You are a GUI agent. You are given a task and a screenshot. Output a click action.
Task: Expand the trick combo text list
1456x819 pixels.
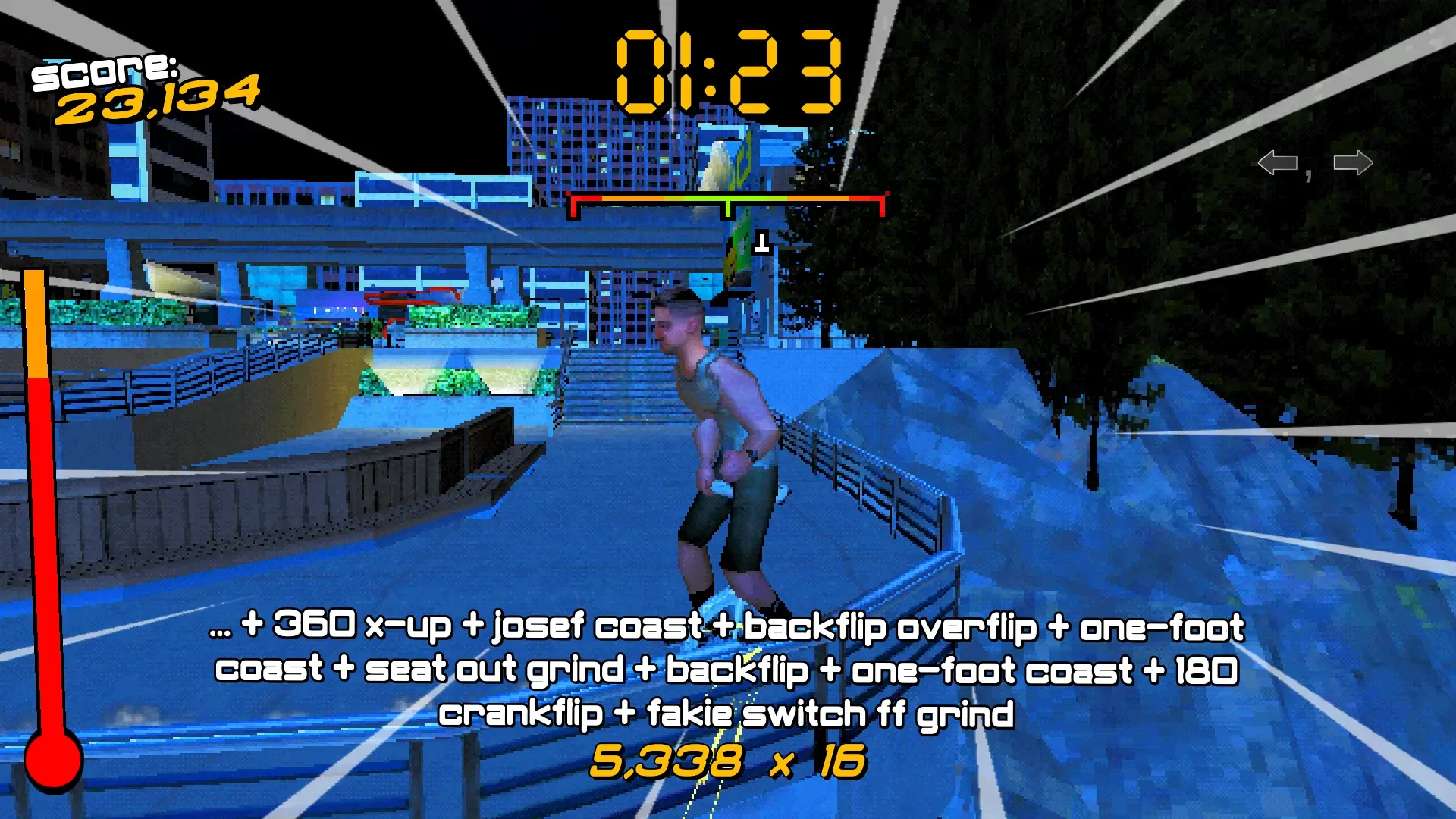tap(728, 670)
